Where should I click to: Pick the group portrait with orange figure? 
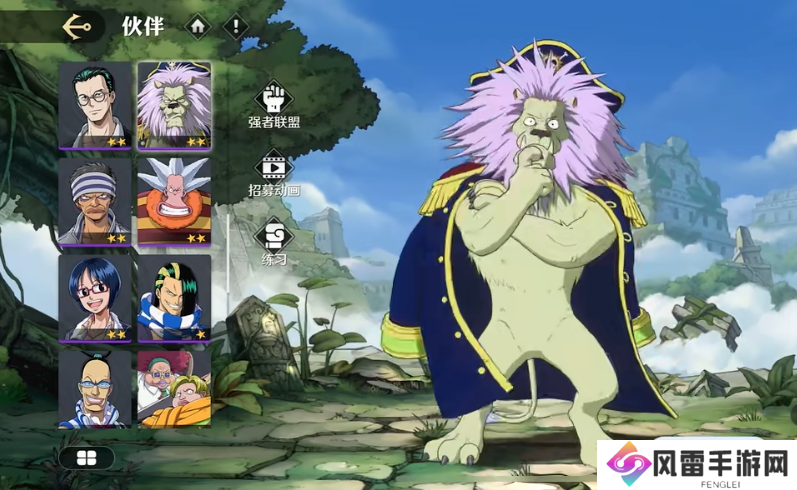point(174,388)
